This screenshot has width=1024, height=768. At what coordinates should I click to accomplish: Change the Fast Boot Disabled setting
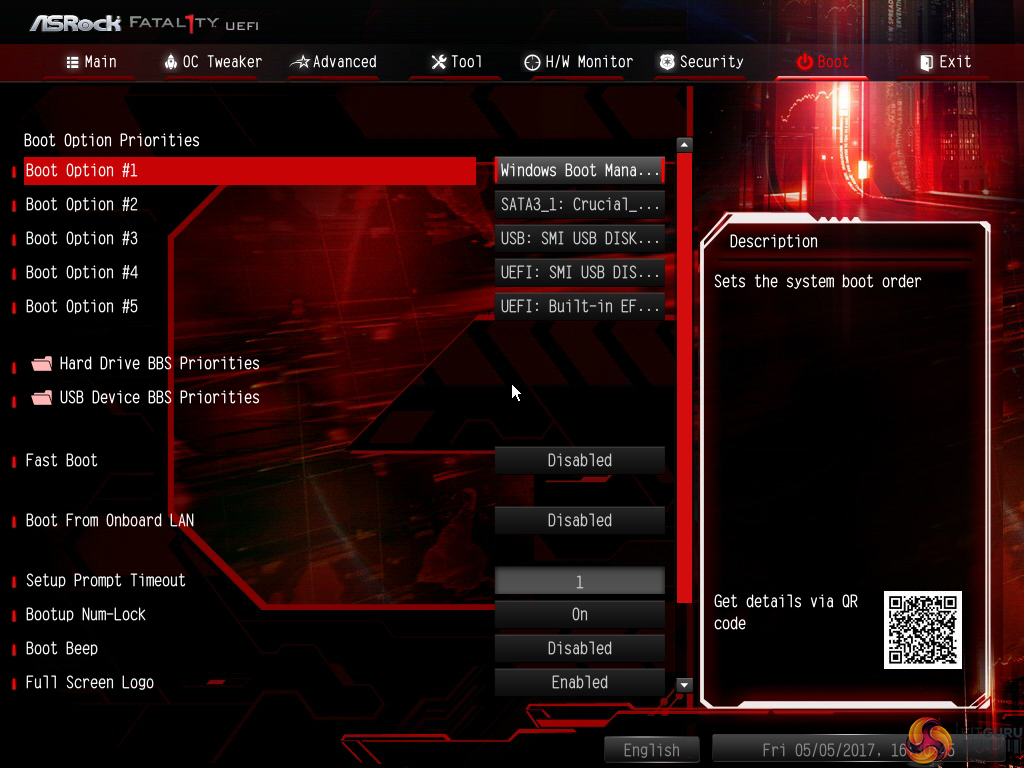[580, 461]
